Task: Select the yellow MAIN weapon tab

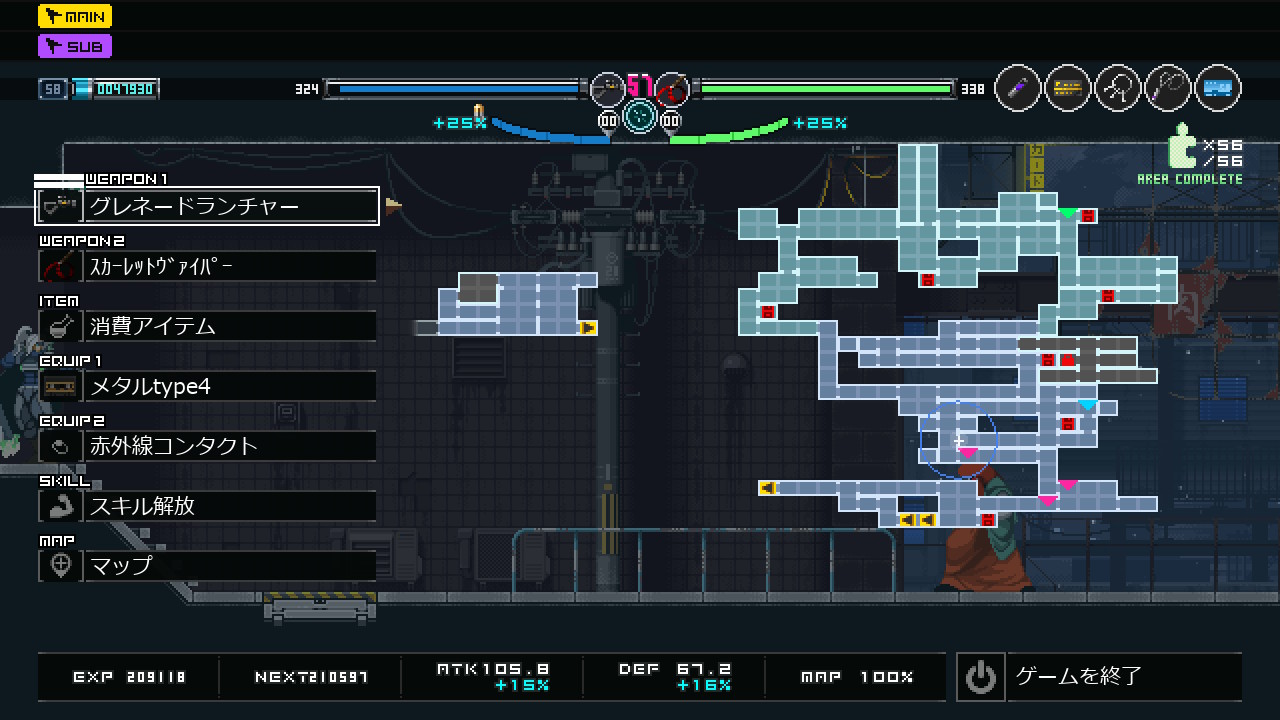Action: click(75, 16)
